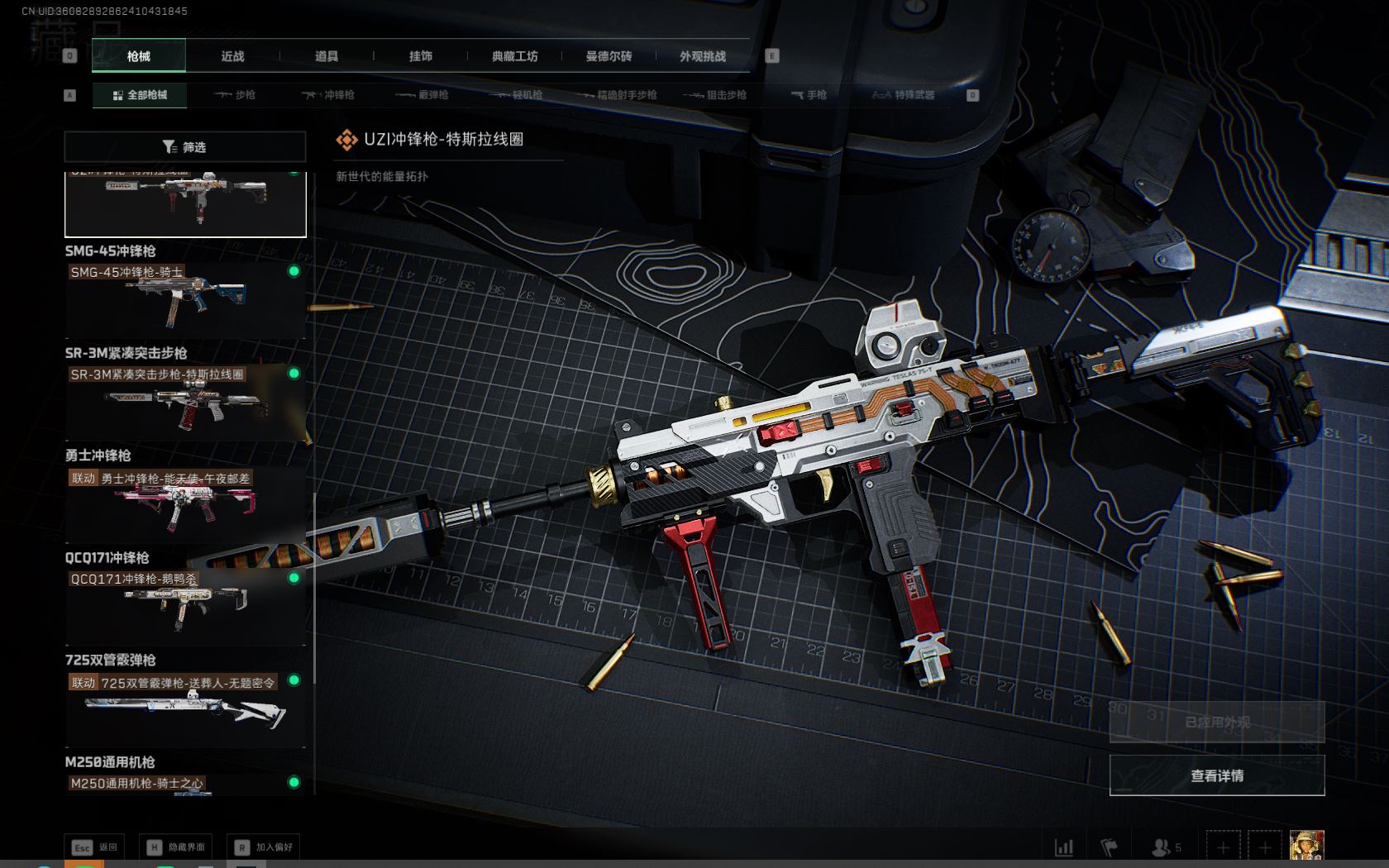This screenshot has width=1389, height=868.
Task: Open the 典藏工坊 workshop tab
Action: tap(514, 56)
